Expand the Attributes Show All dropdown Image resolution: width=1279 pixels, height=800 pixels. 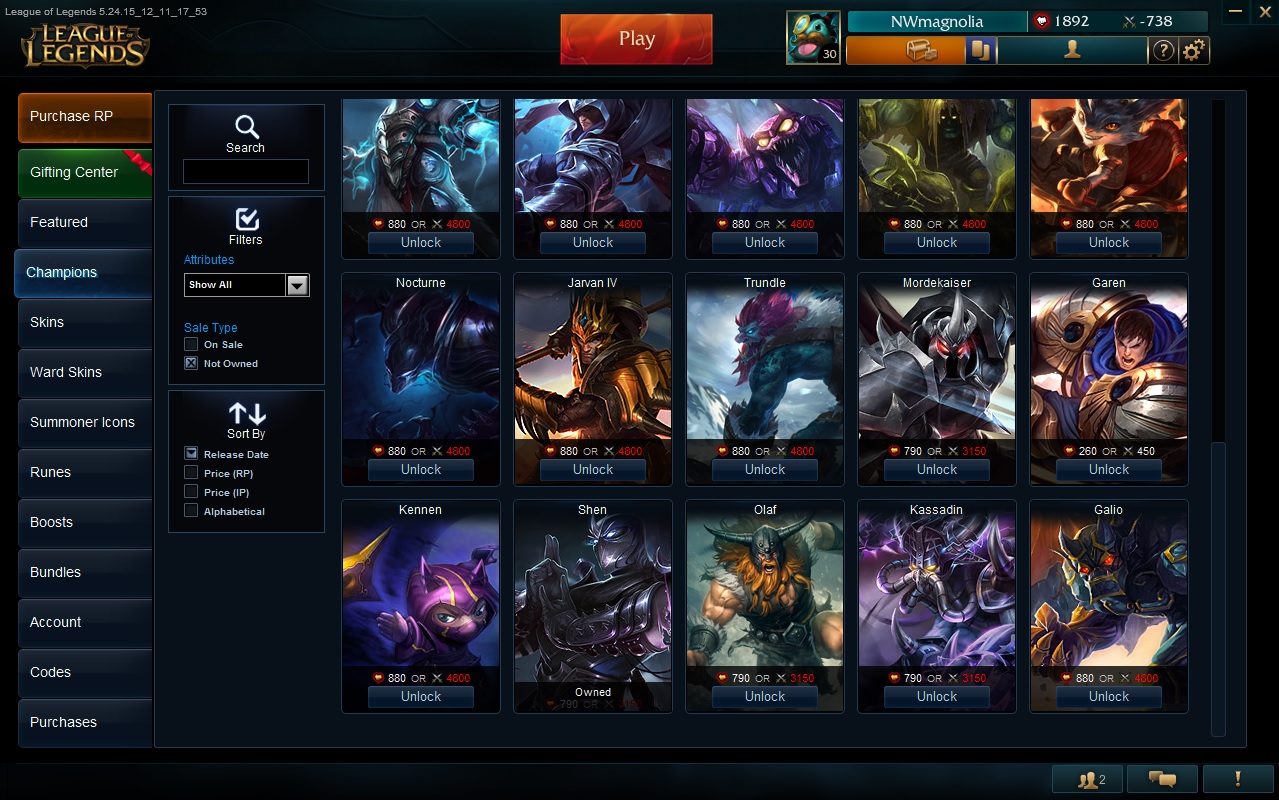click(x=297, y=285)
